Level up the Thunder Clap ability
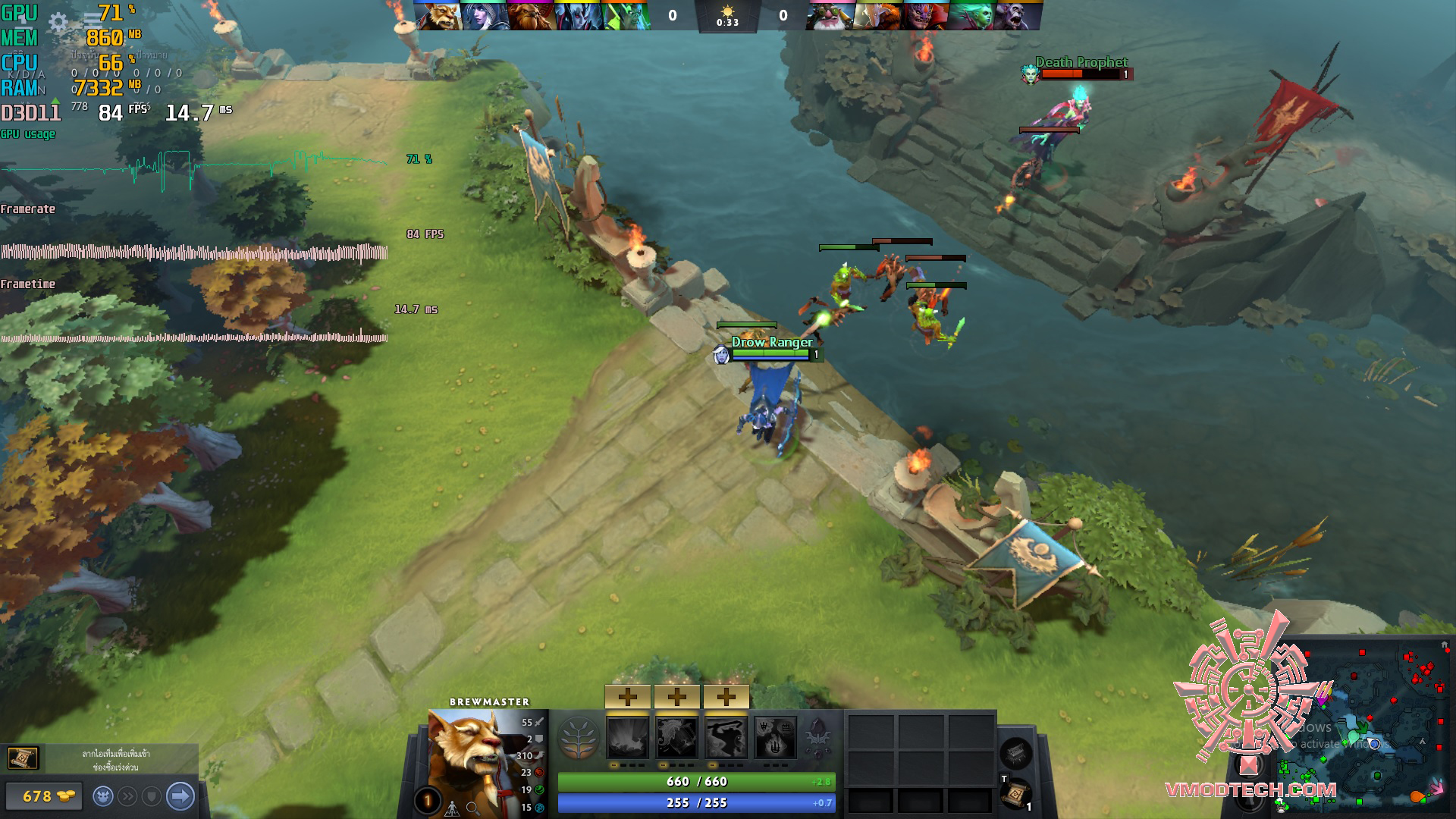 point(628,696)
